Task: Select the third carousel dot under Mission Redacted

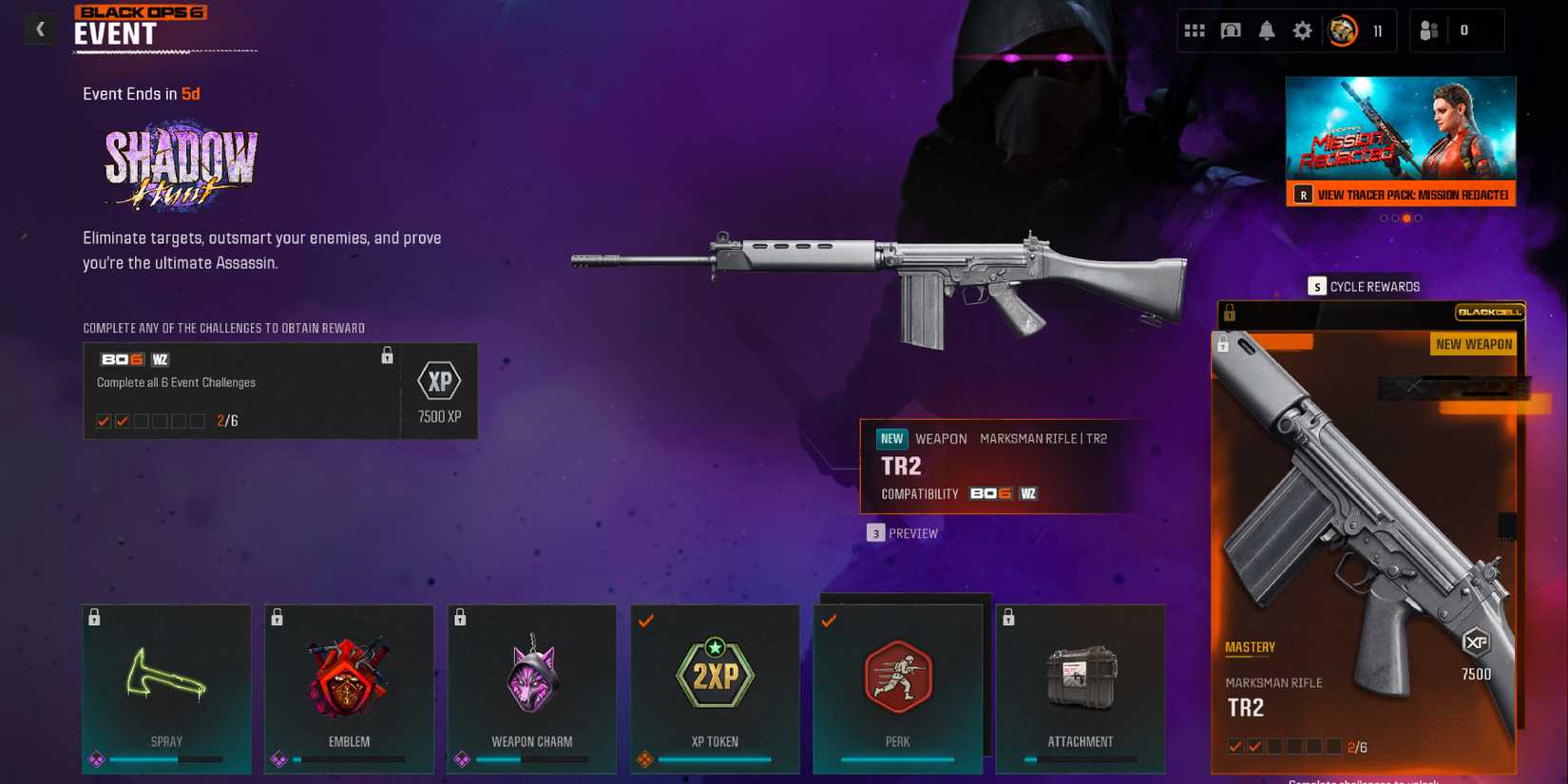Action: [x=1406, y=218]
